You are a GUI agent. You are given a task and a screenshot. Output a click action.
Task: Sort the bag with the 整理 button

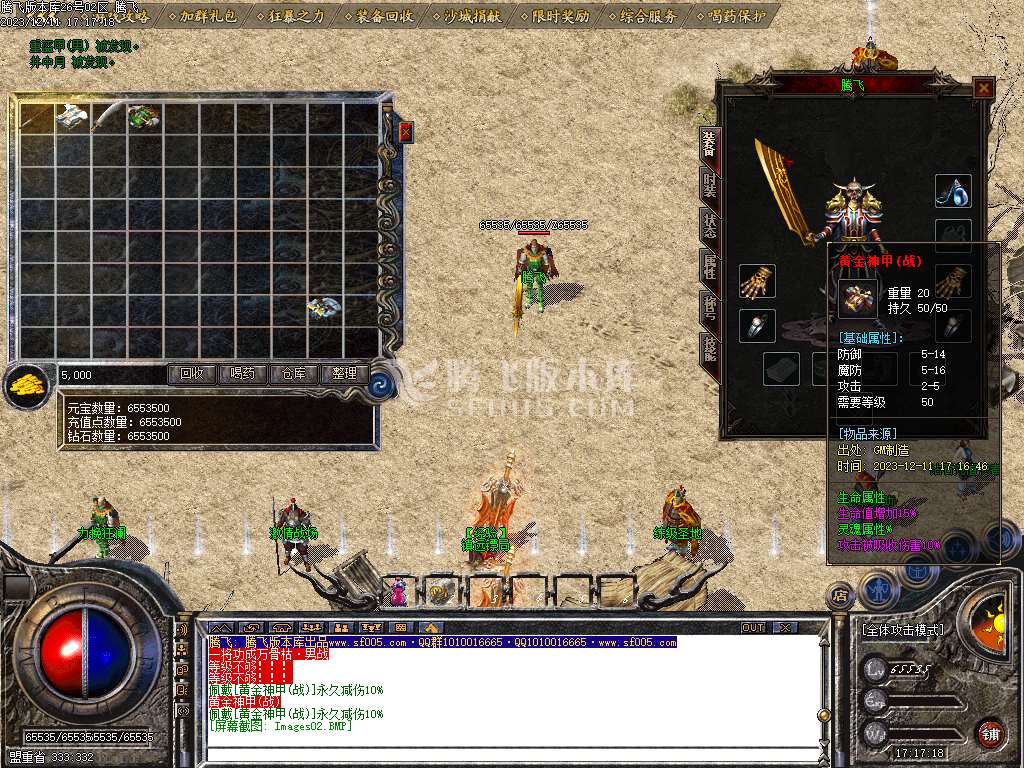344,374
